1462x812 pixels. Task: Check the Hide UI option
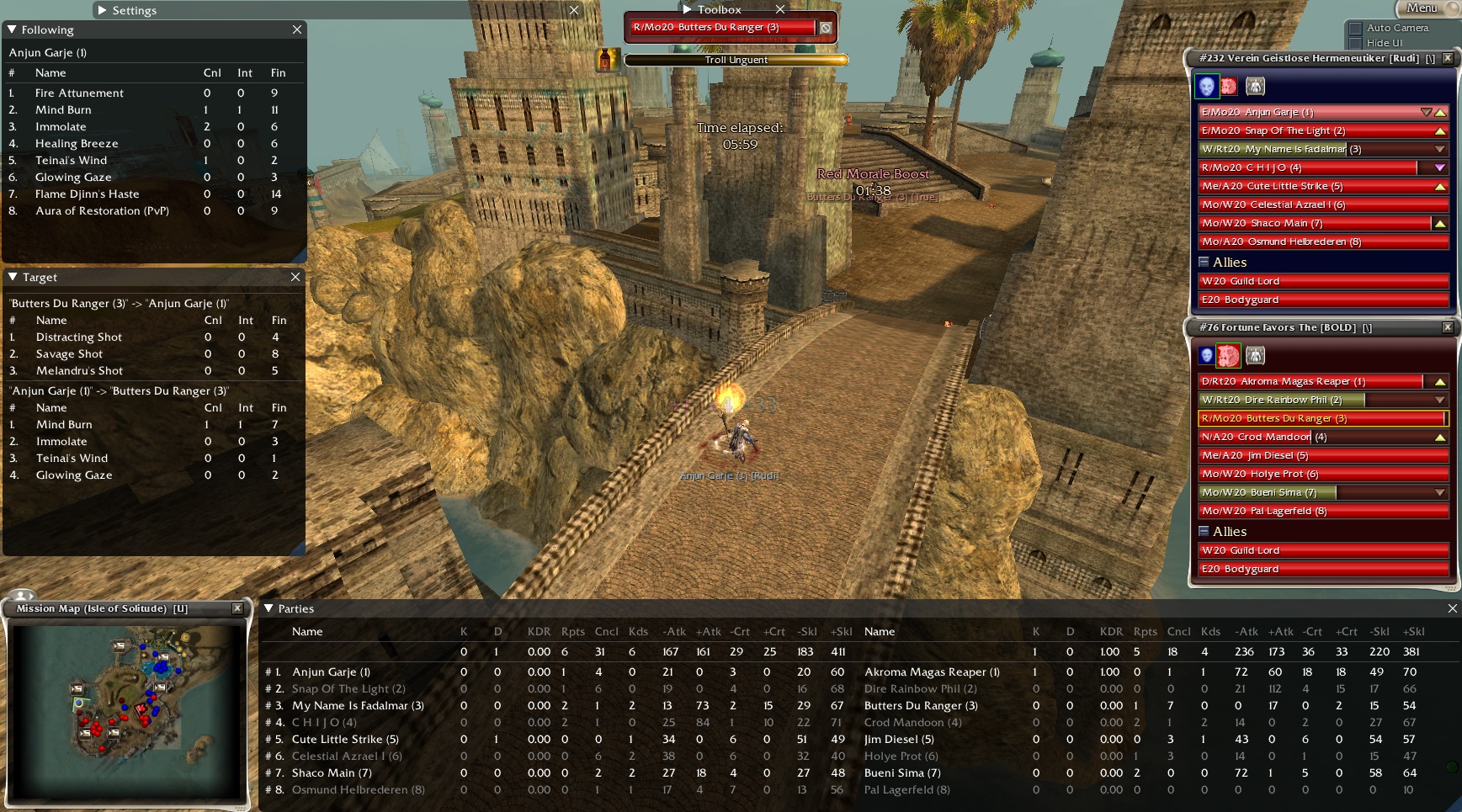click(x=1355, y=42)
